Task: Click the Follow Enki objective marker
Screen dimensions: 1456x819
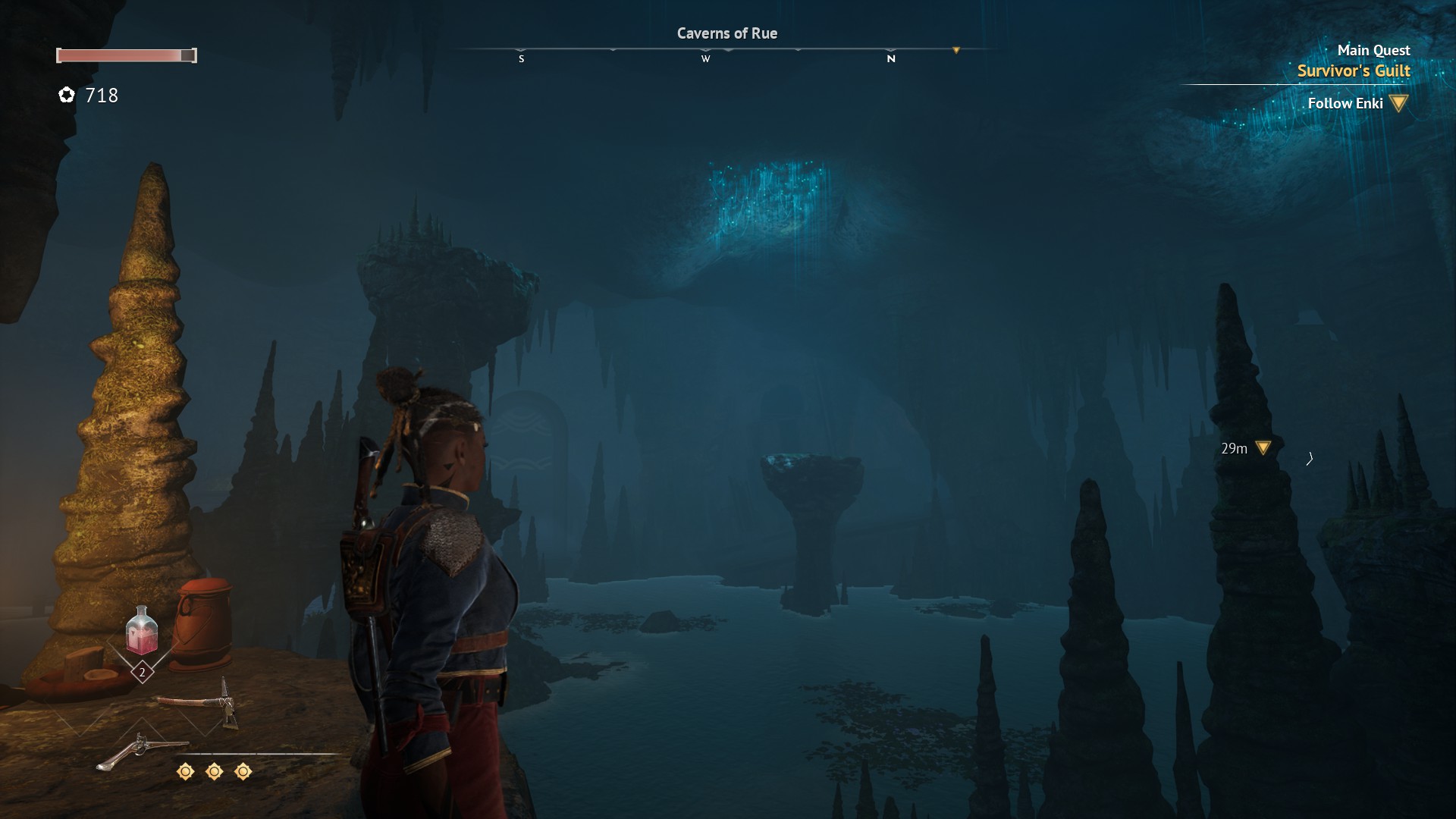Action: (x=1399, y=103)
